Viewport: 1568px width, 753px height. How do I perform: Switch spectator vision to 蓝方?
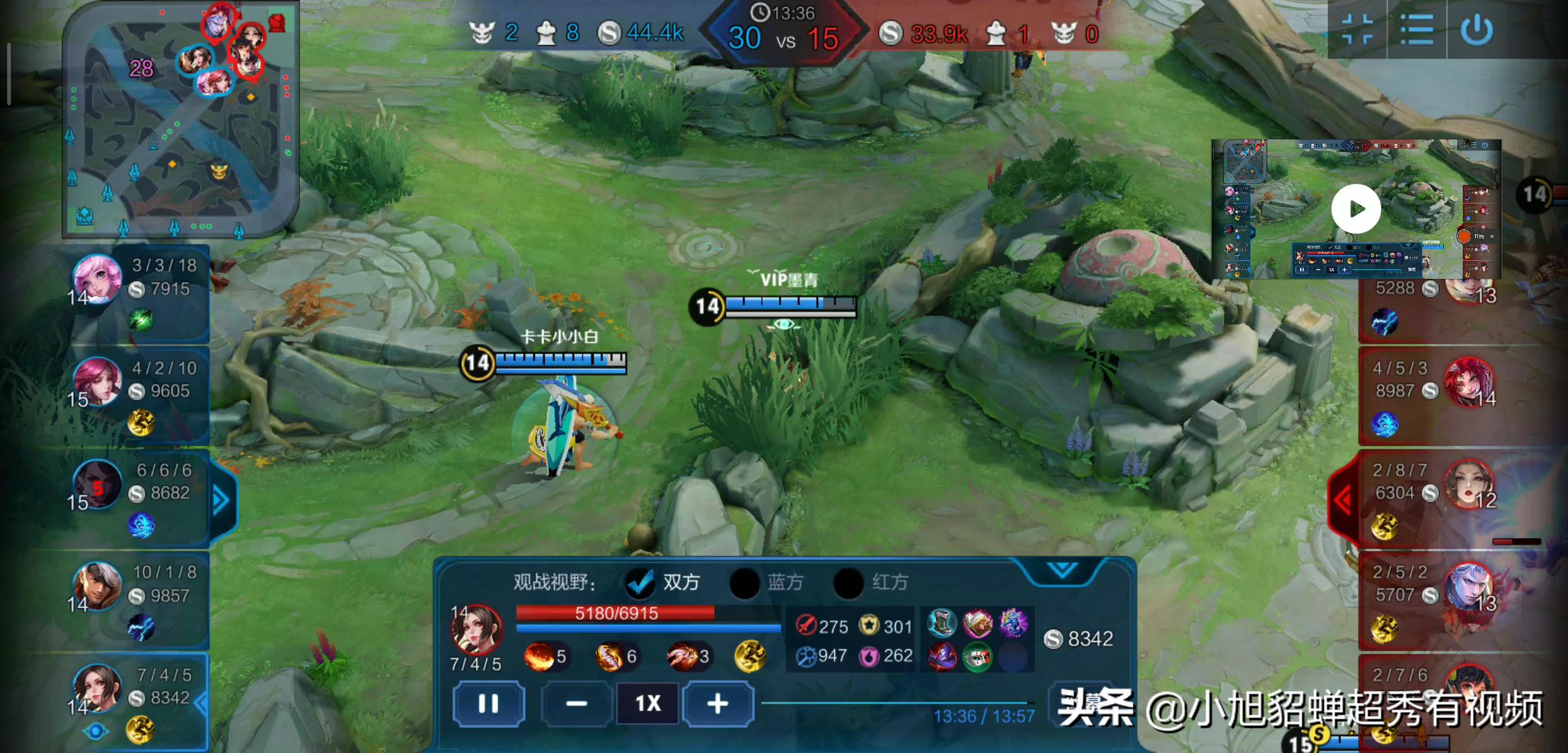(744, 583)
